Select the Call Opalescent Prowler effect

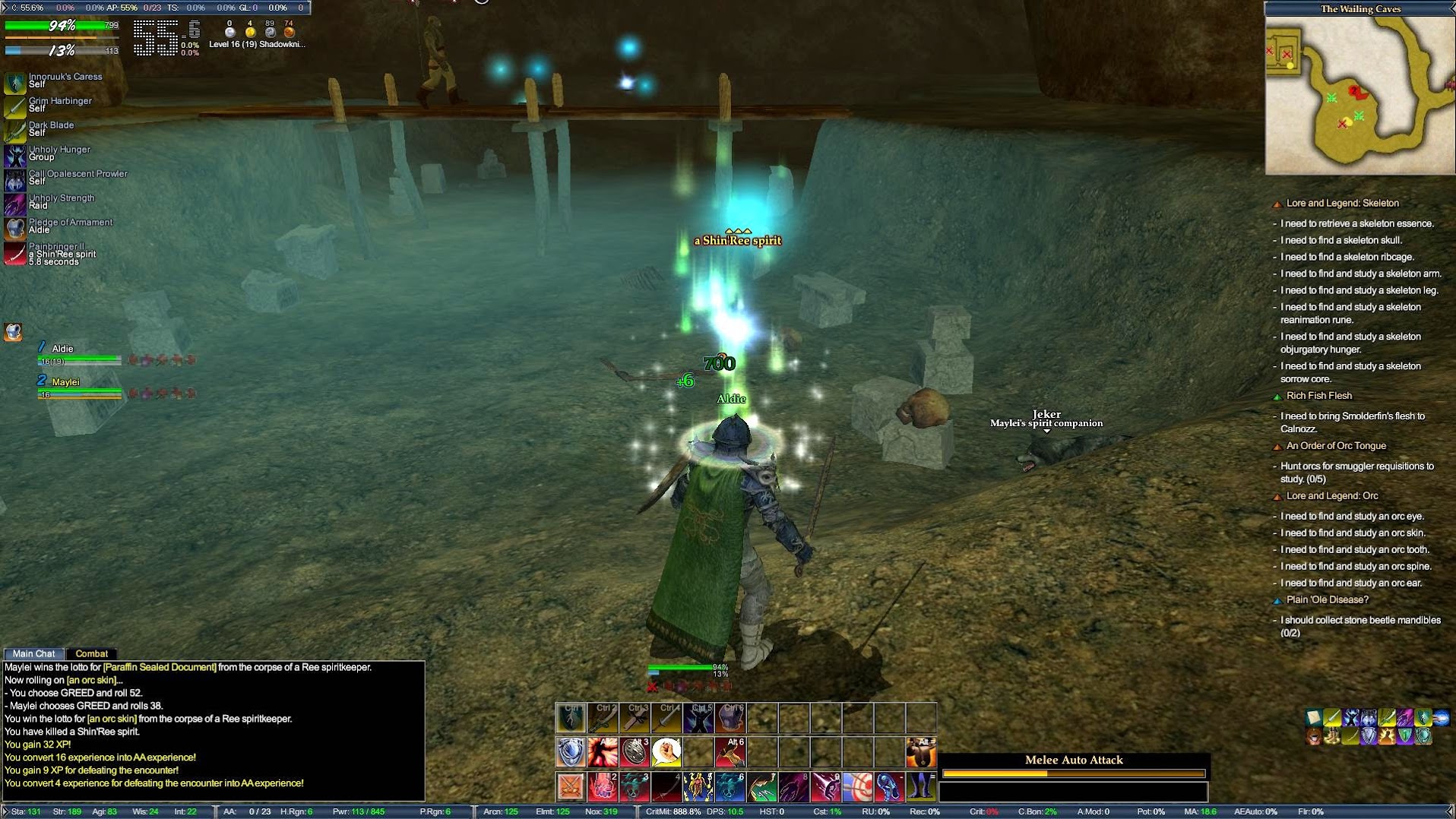coord(14,179)
